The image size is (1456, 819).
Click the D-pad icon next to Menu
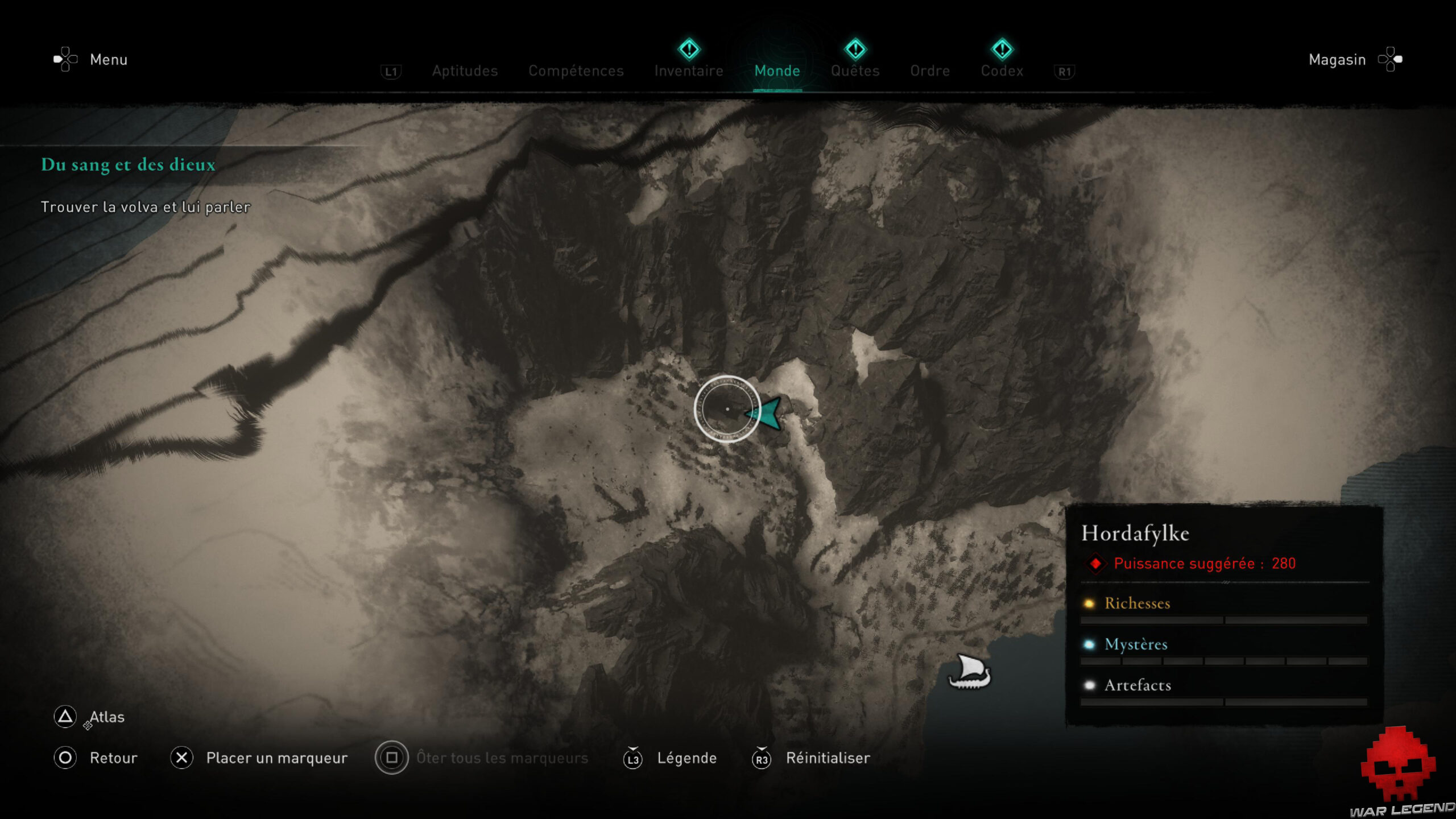pos(64,59)
